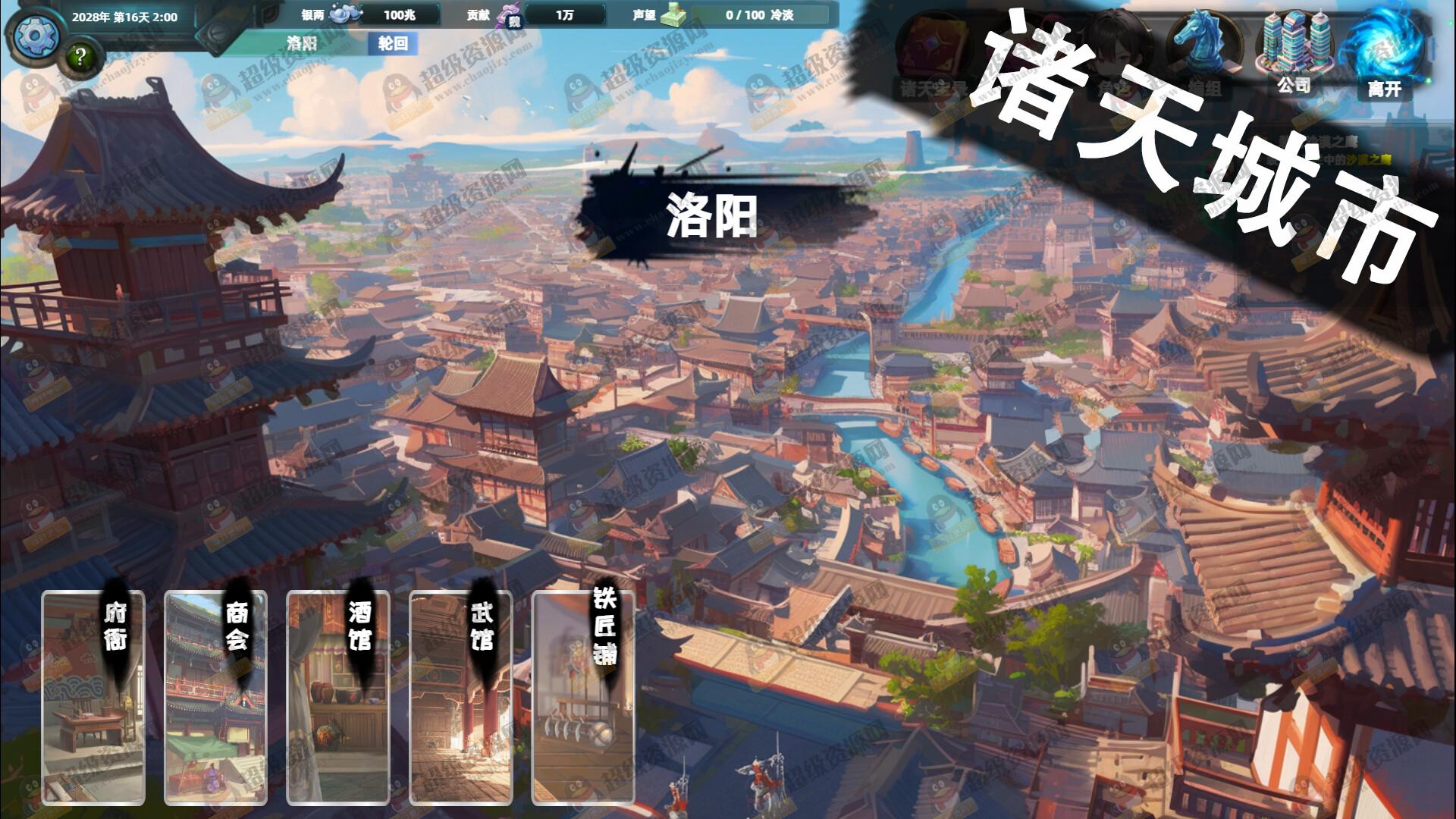Click the 银两 silver ingot currency icon

pyautogui.click(x=343, y=14)
